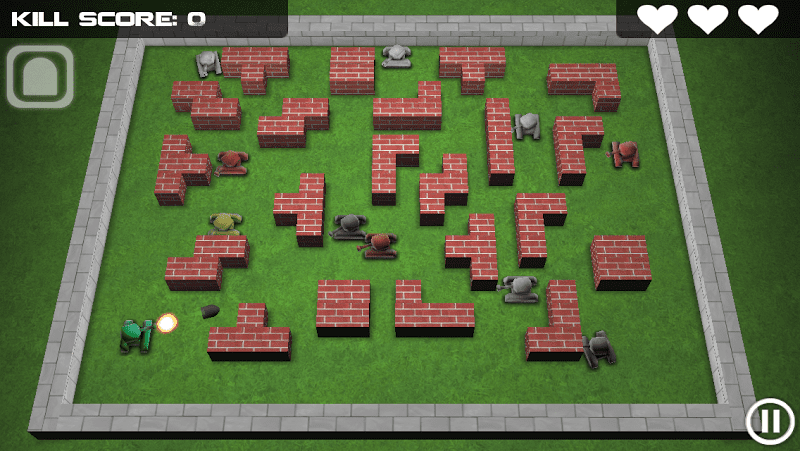Tap the bullet-shaped icon button
Image resolution: width=800 pixels, height=451 pixels.
(x=40, y=77)
